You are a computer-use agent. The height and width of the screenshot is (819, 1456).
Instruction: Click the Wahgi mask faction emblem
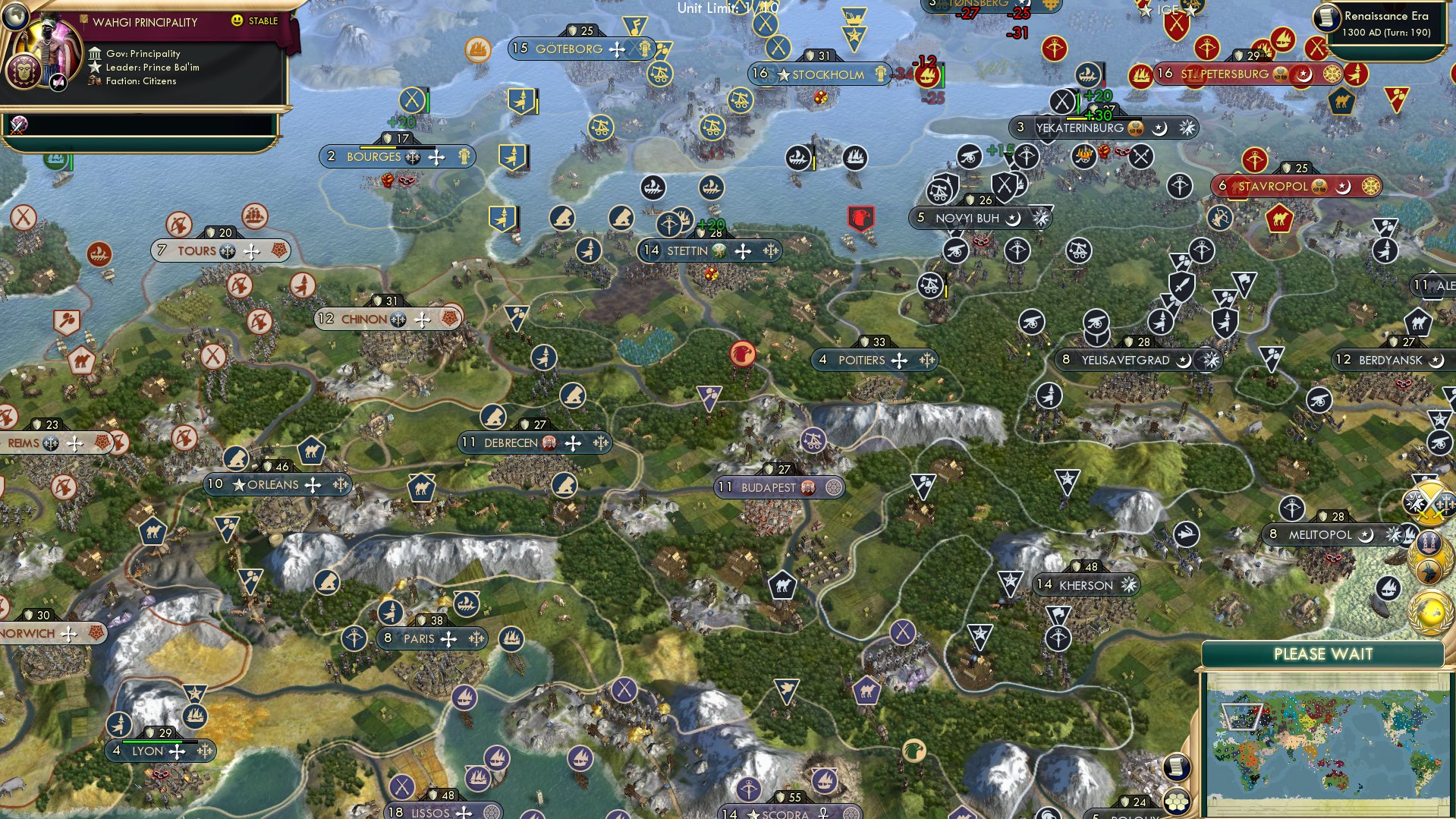[x=24, y=70]
